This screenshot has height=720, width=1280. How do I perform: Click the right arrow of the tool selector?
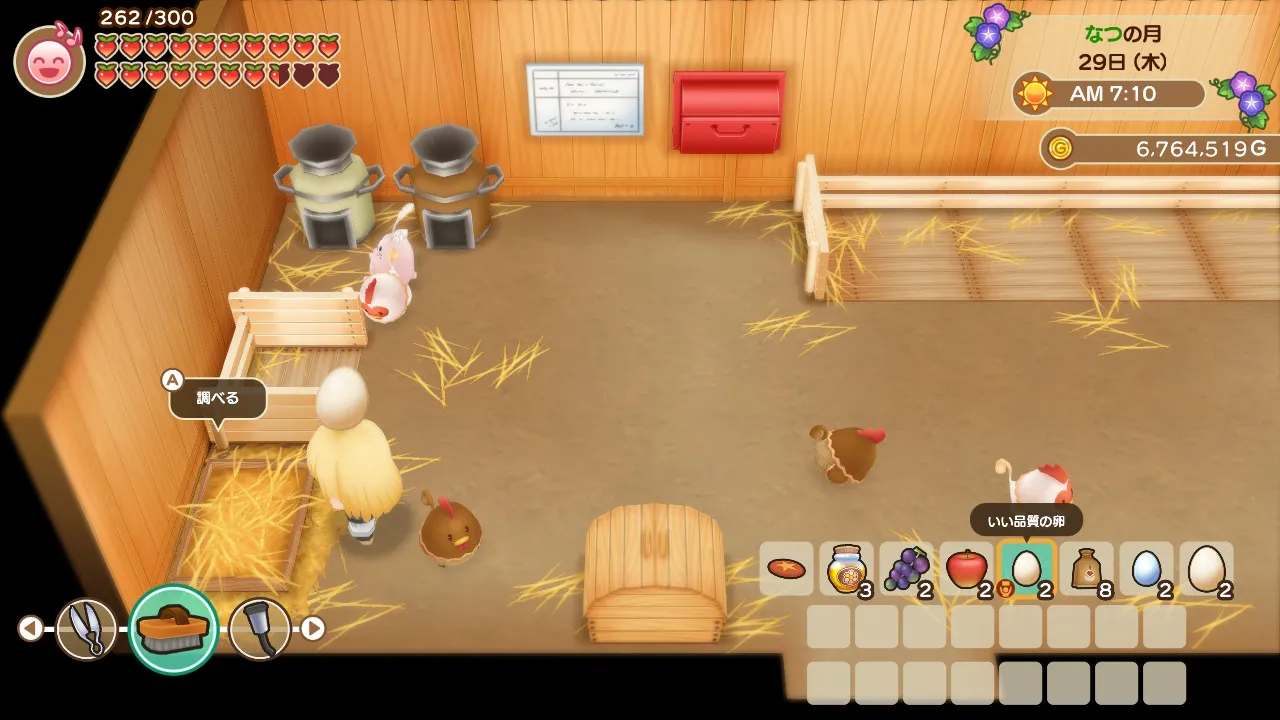[x=313, y=628]
